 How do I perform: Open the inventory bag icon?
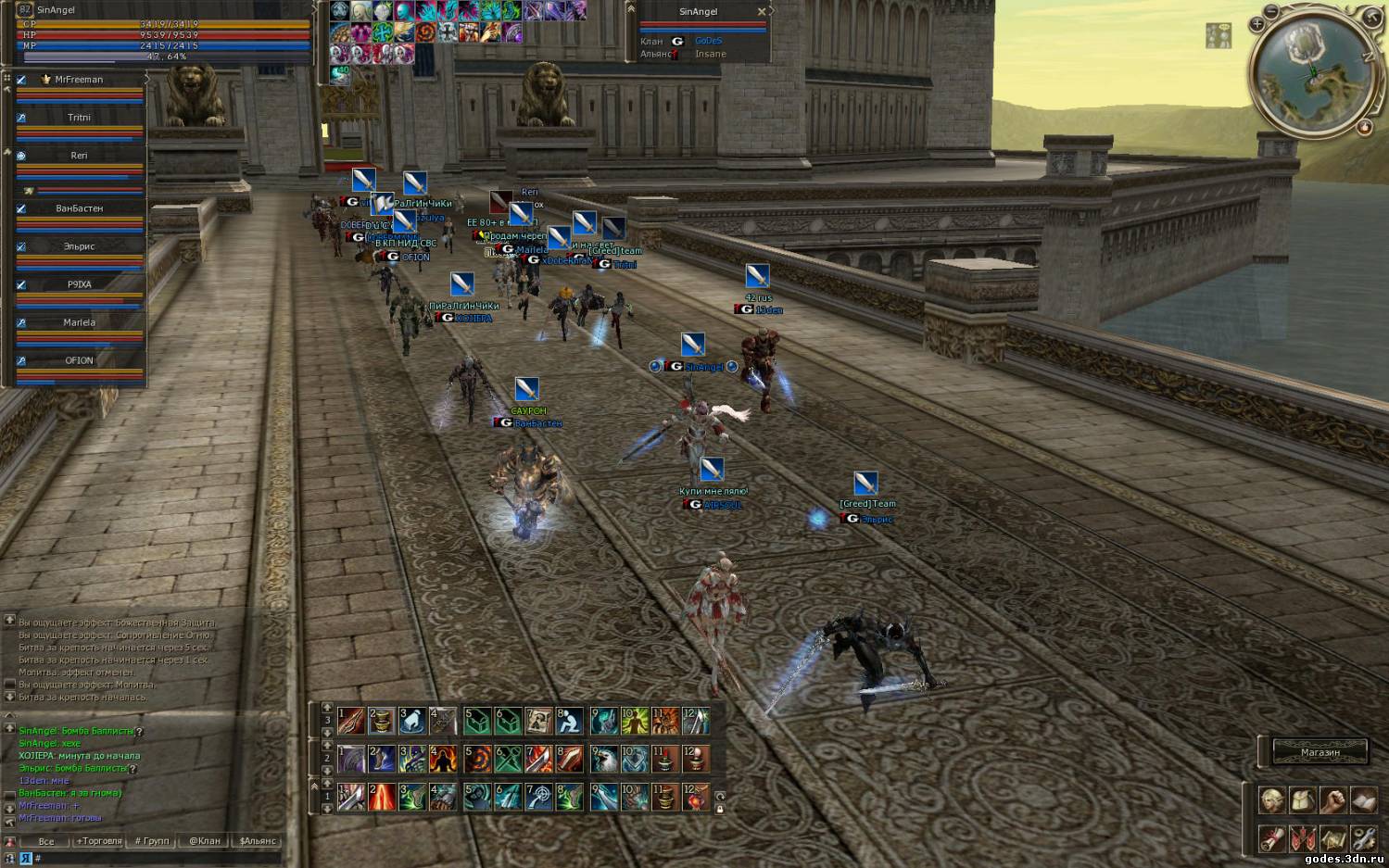[1302, 800]
